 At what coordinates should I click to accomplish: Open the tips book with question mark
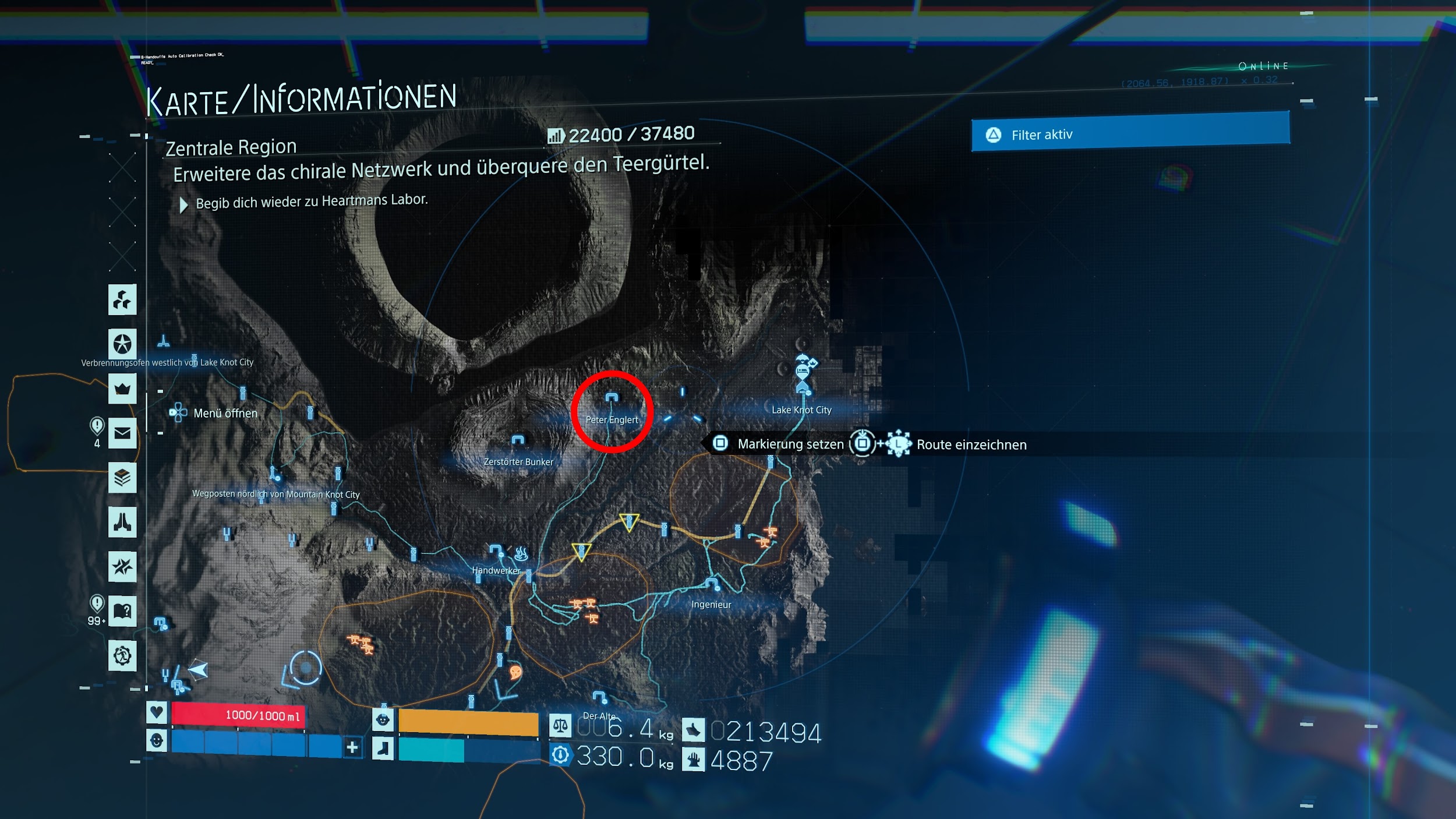[122, 611]
